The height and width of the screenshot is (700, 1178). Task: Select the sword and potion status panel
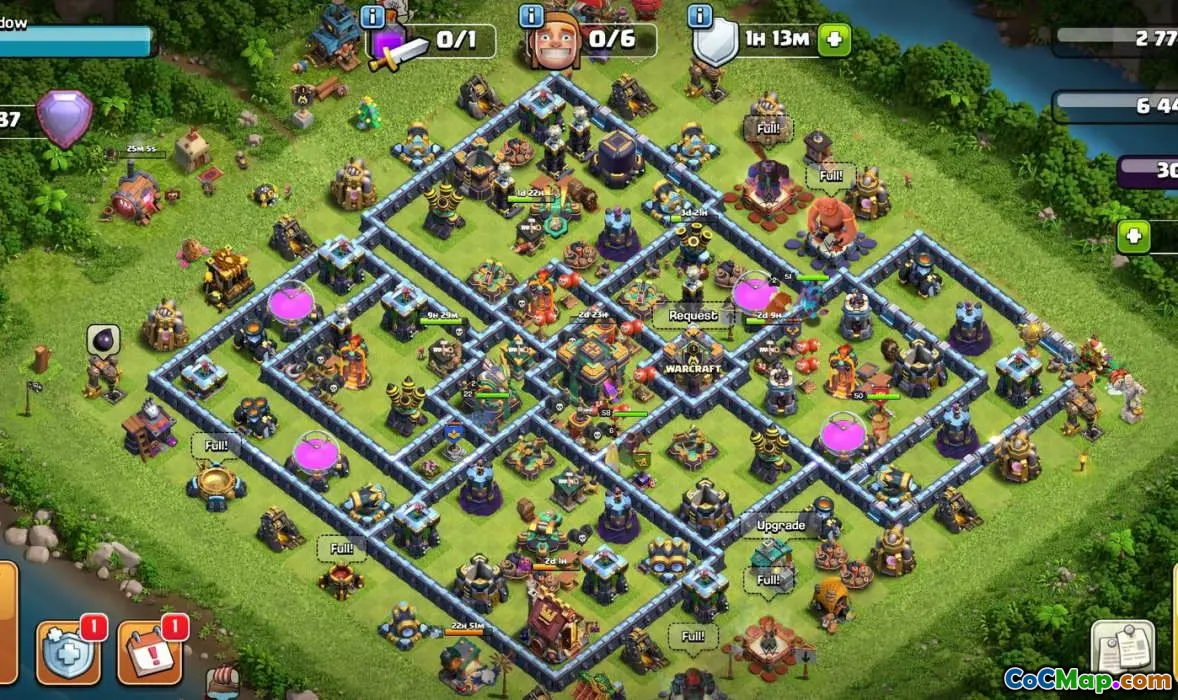pyautogui.click(x=432, y=42)
